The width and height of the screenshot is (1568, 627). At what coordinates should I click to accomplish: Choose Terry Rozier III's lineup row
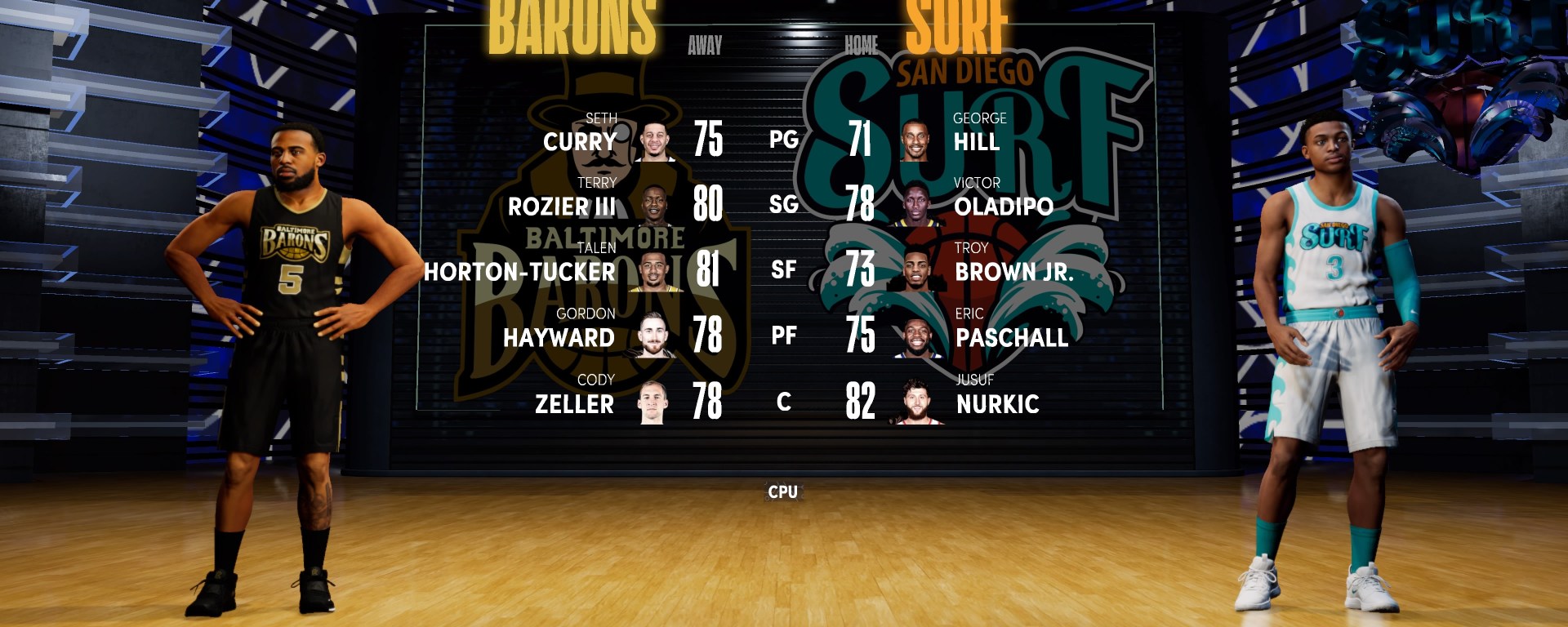[x=562, y=207]
